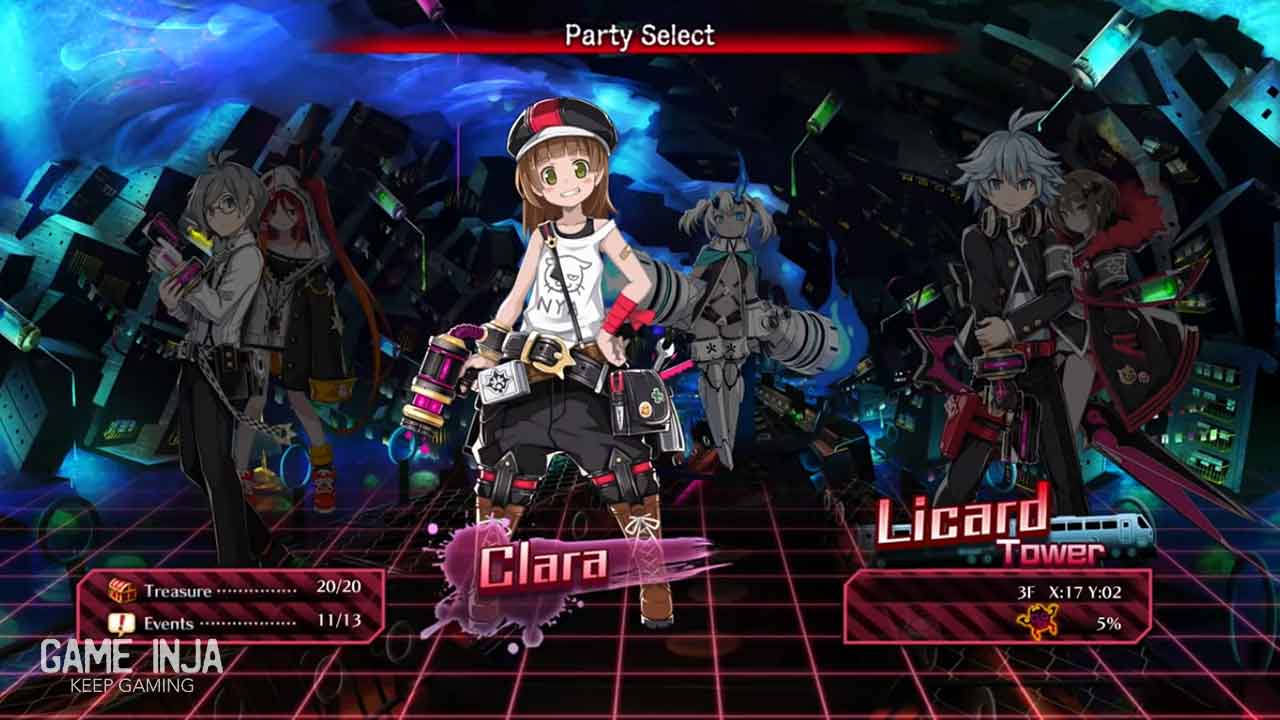Select the twin-tailed armored girl behind Clara
The width and height of the screenshot is (1280, 720).
725,300
